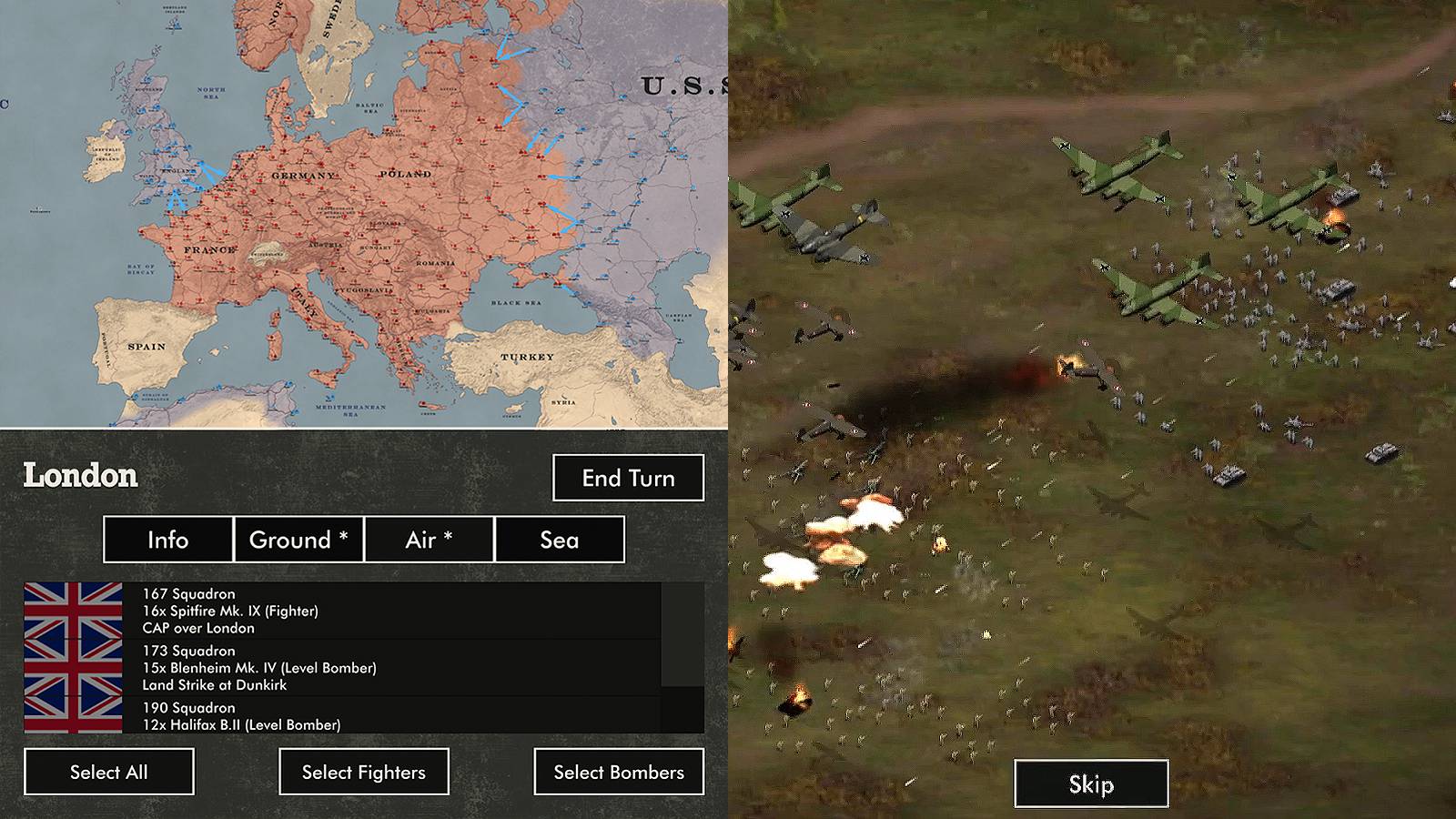Switch to the Air tab
Viewport: 1456px width, 819px height.
coord(429,540)
